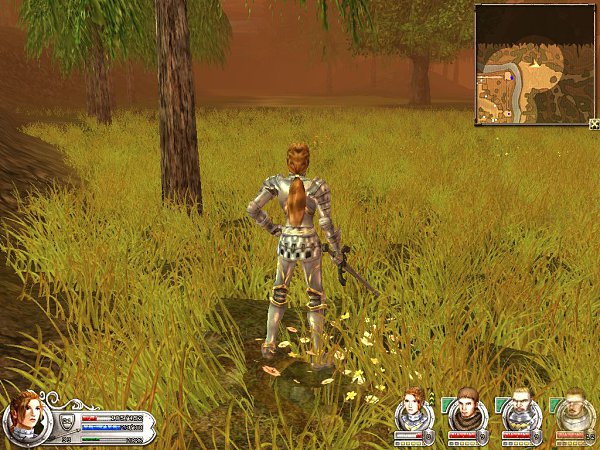Image resolution: width=600 pixels, height=450 pixels.
Task: Toggle the minimap size with the corner button
Action: click(x=594, y=124)
